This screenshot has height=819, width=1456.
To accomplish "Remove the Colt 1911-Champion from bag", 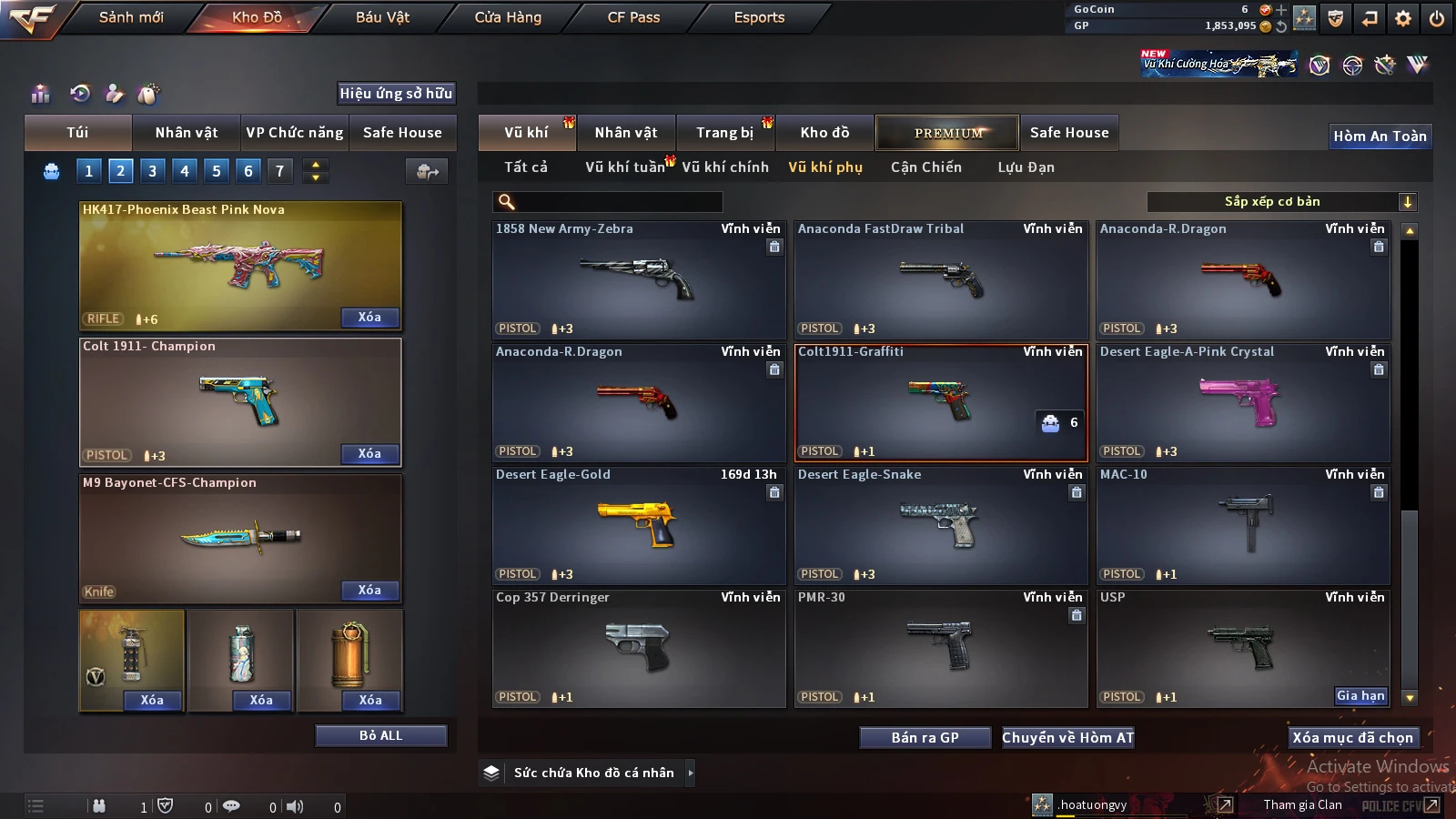I will click(369, 454).
